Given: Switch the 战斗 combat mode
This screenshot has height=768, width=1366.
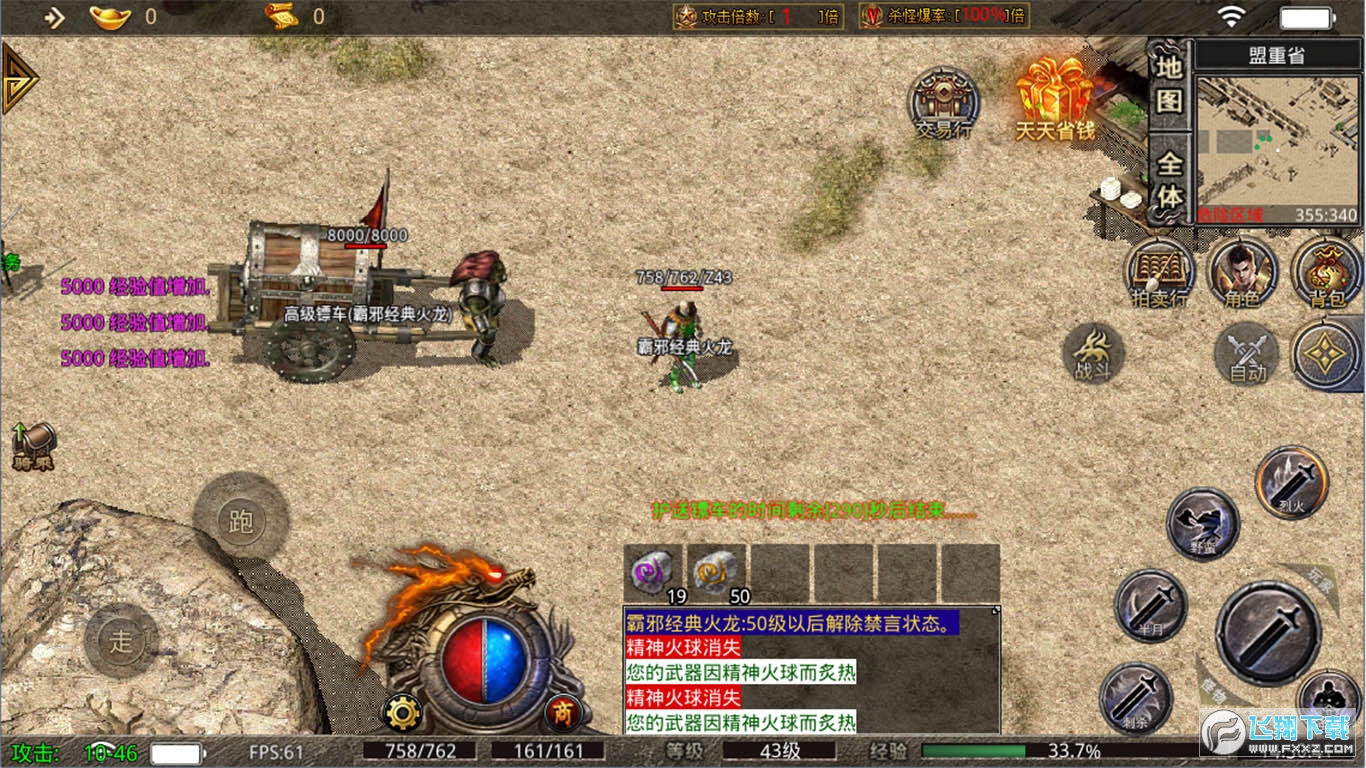Looking at the screenshot, I should click(1093, 353).
